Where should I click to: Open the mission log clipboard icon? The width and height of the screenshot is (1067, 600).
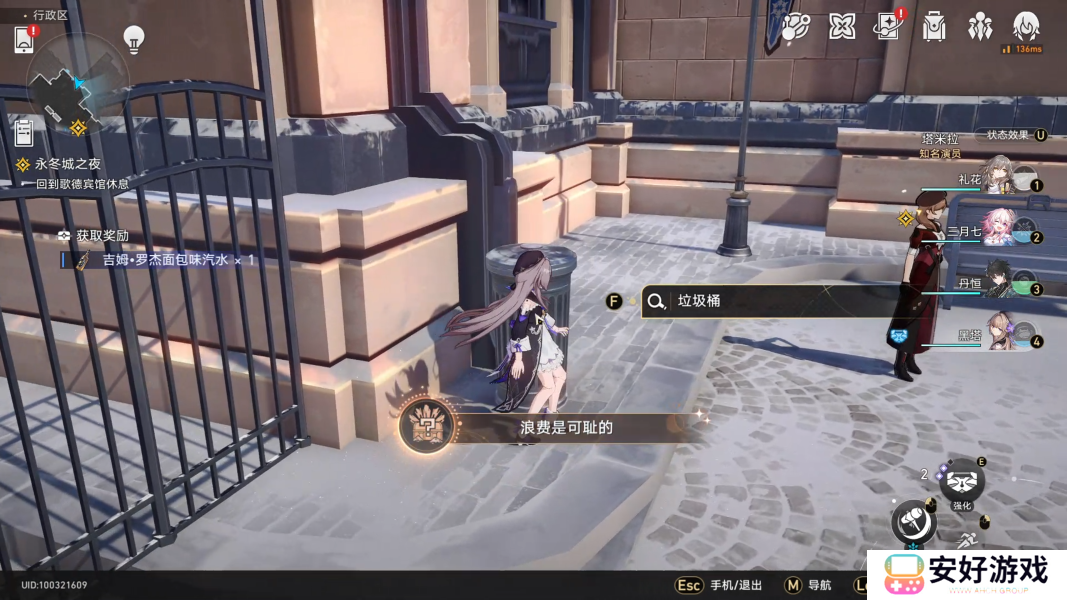25,131
